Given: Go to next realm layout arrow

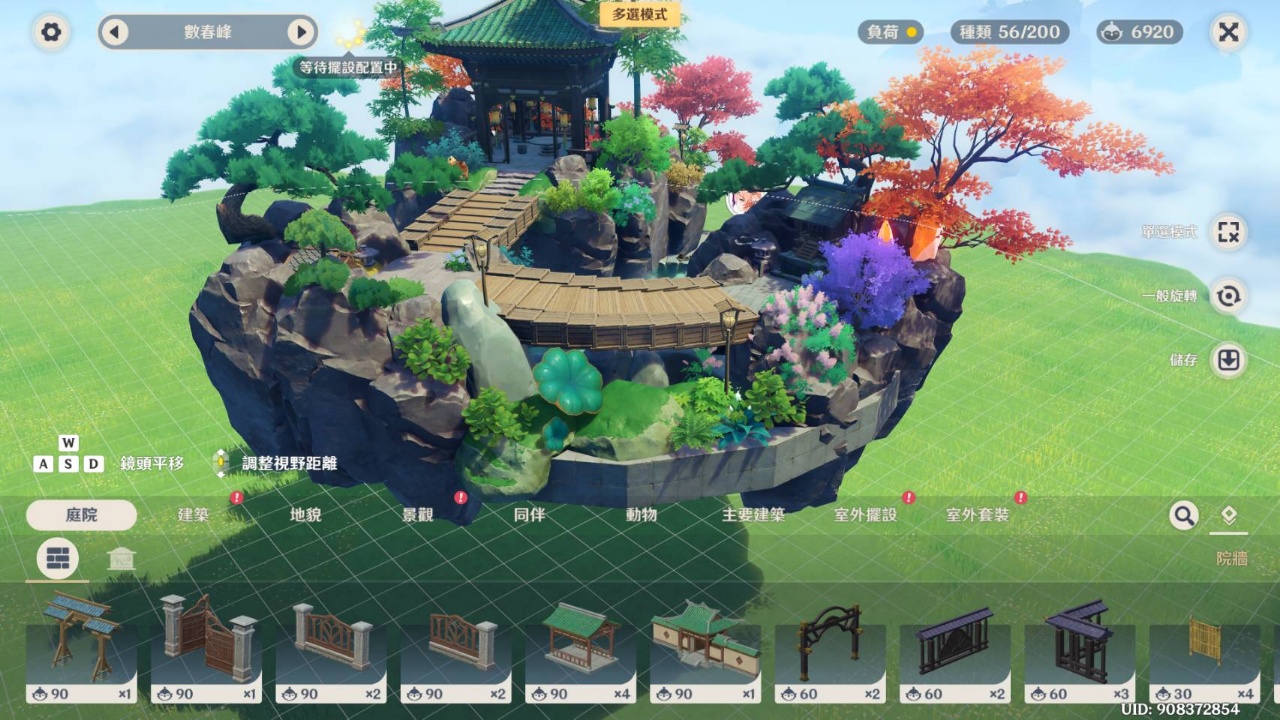Looking at the screenshot, I should coord(301,32).
